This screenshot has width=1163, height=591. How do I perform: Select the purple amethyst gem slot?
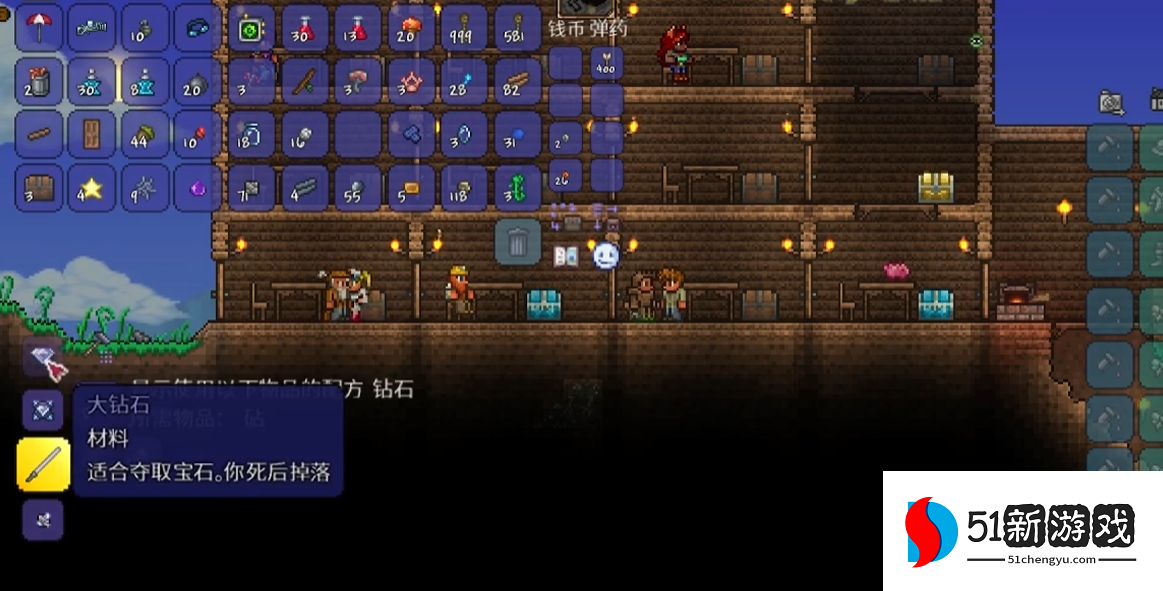pos(197,188)
